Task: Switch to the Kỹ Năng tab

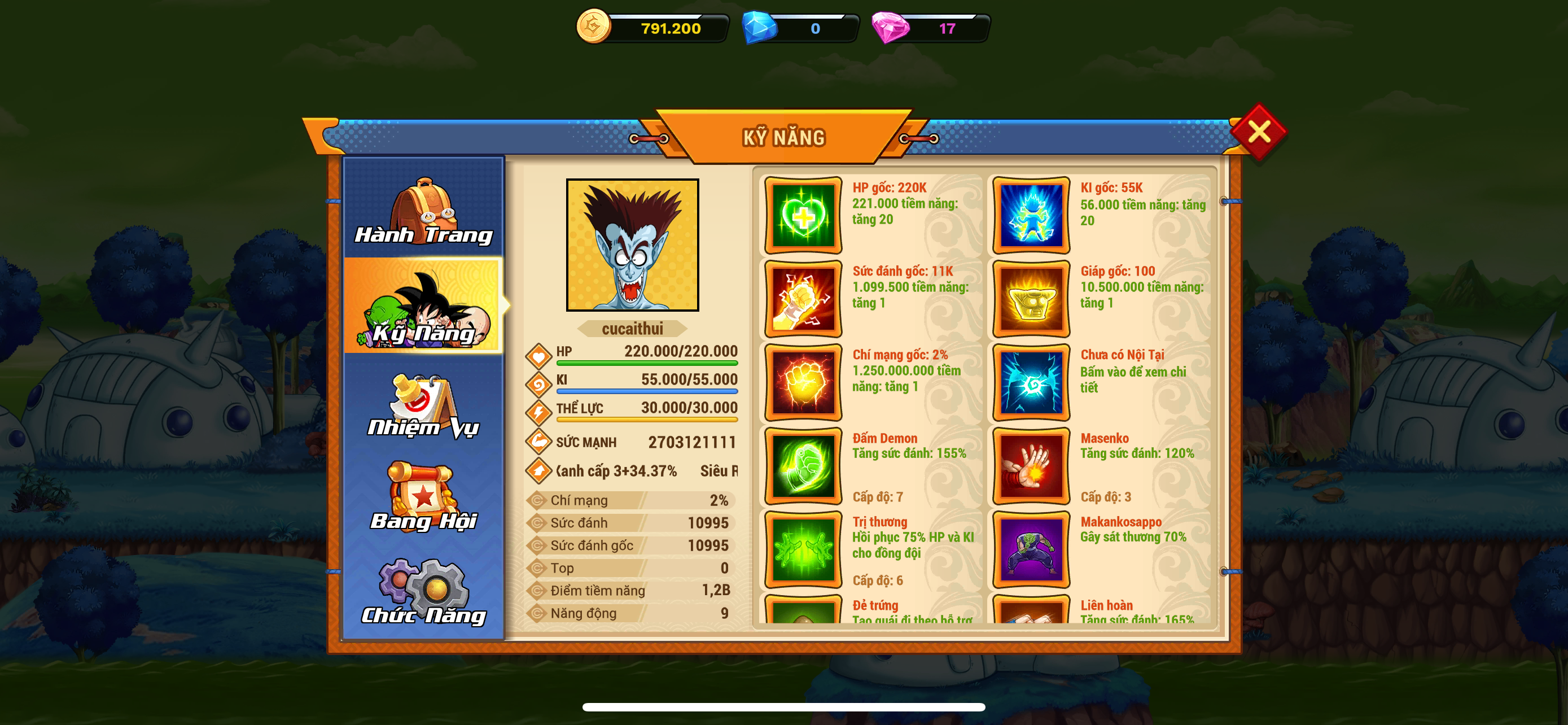Action: click(x=424, y=306)
